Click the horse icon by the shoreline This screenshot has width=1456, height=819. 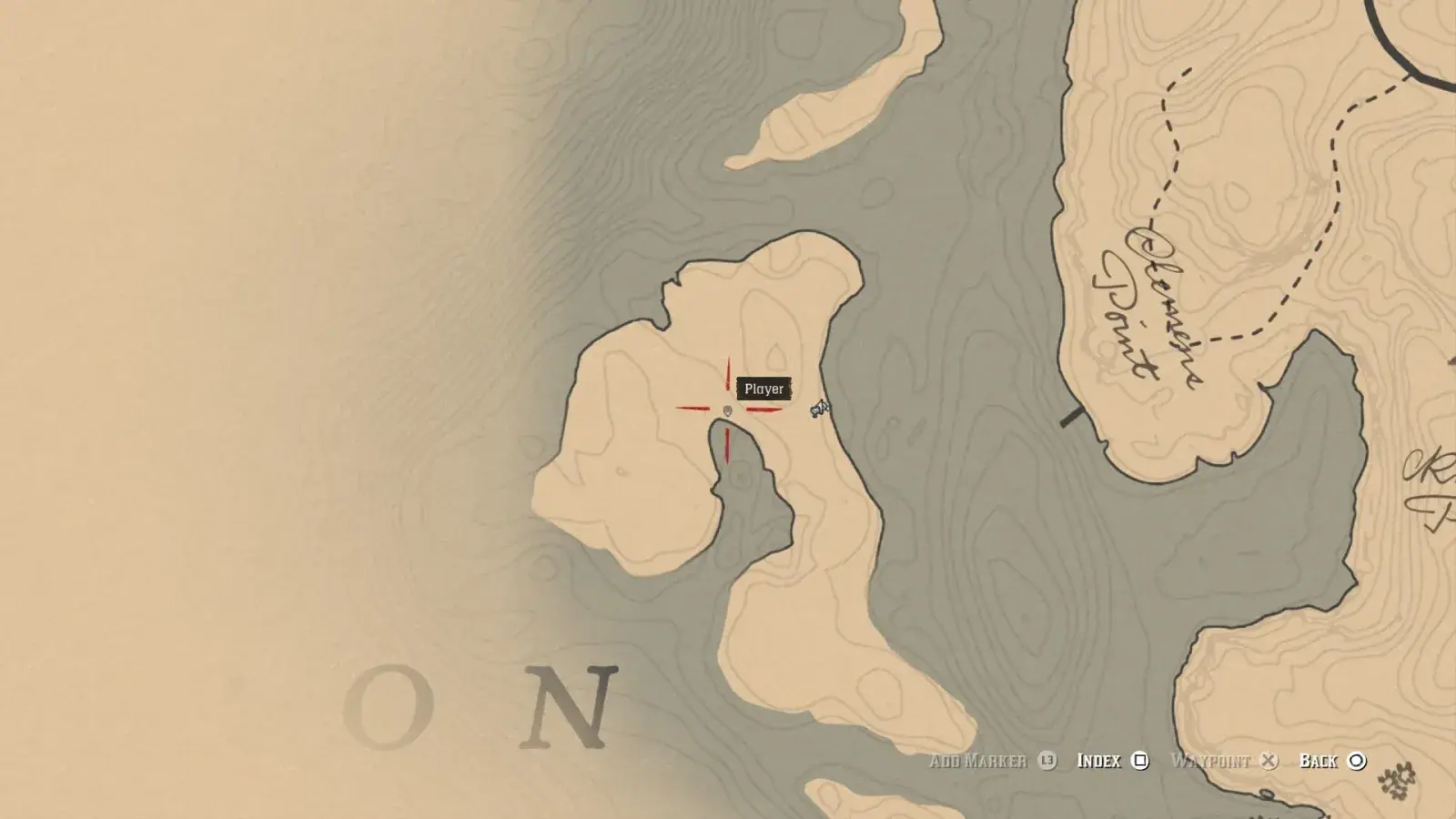click(x=820, y=409)
